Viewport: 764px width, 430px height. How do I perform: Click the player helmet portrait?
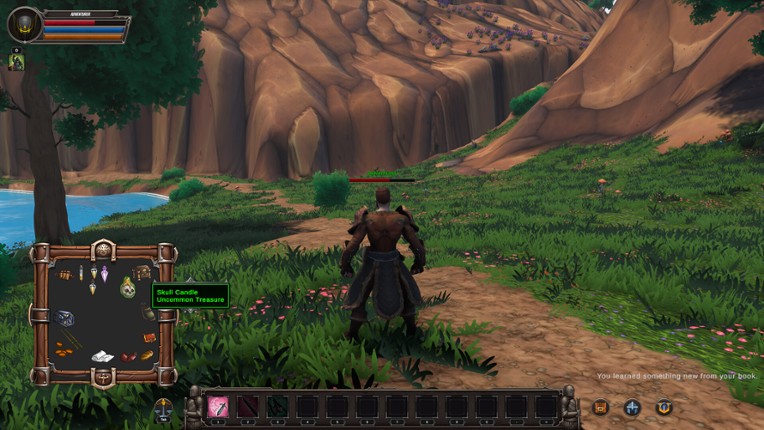[x=24, y=25]
